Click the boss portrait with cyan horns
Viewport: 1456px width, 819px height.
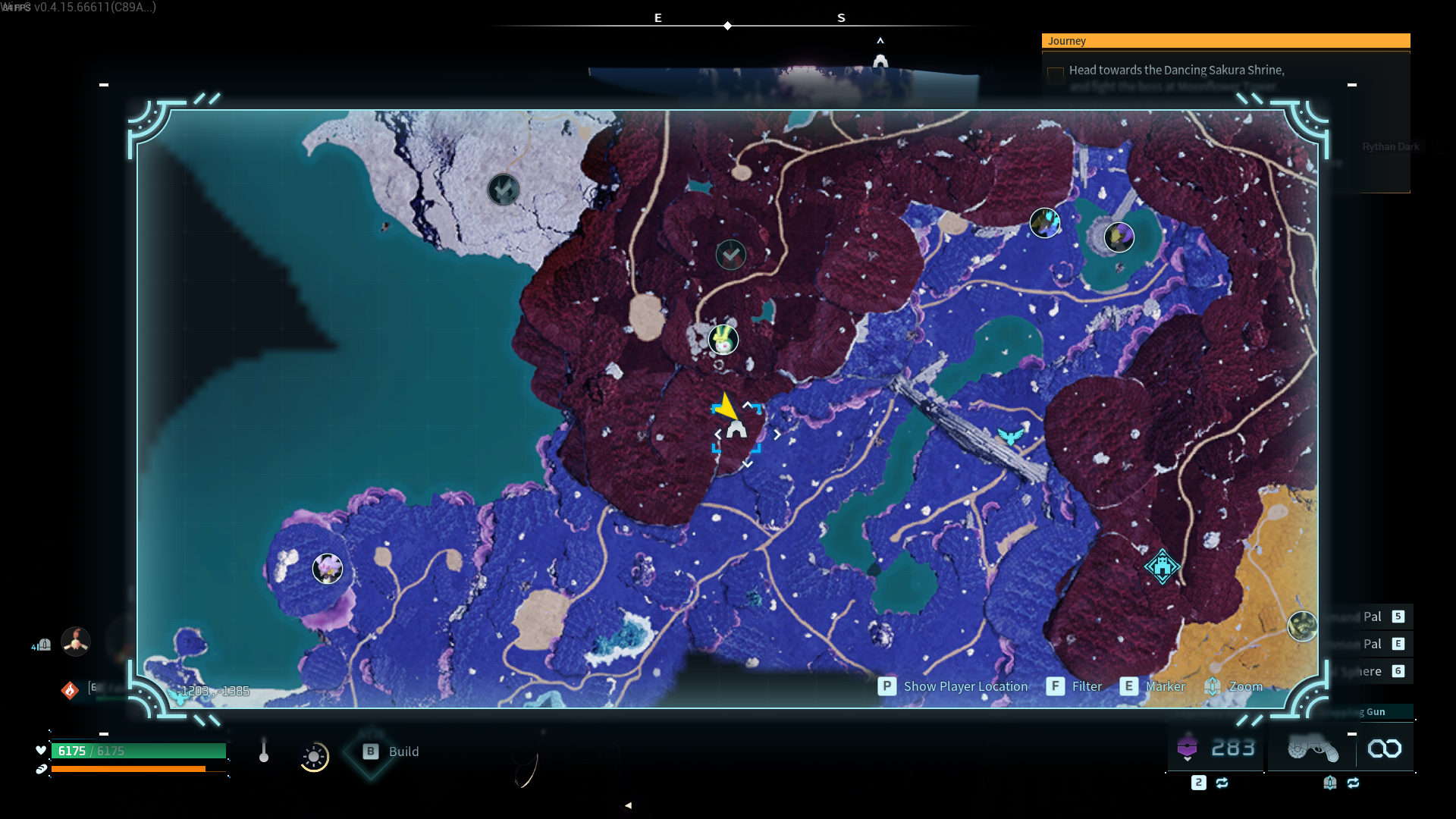click(1044, 223)
